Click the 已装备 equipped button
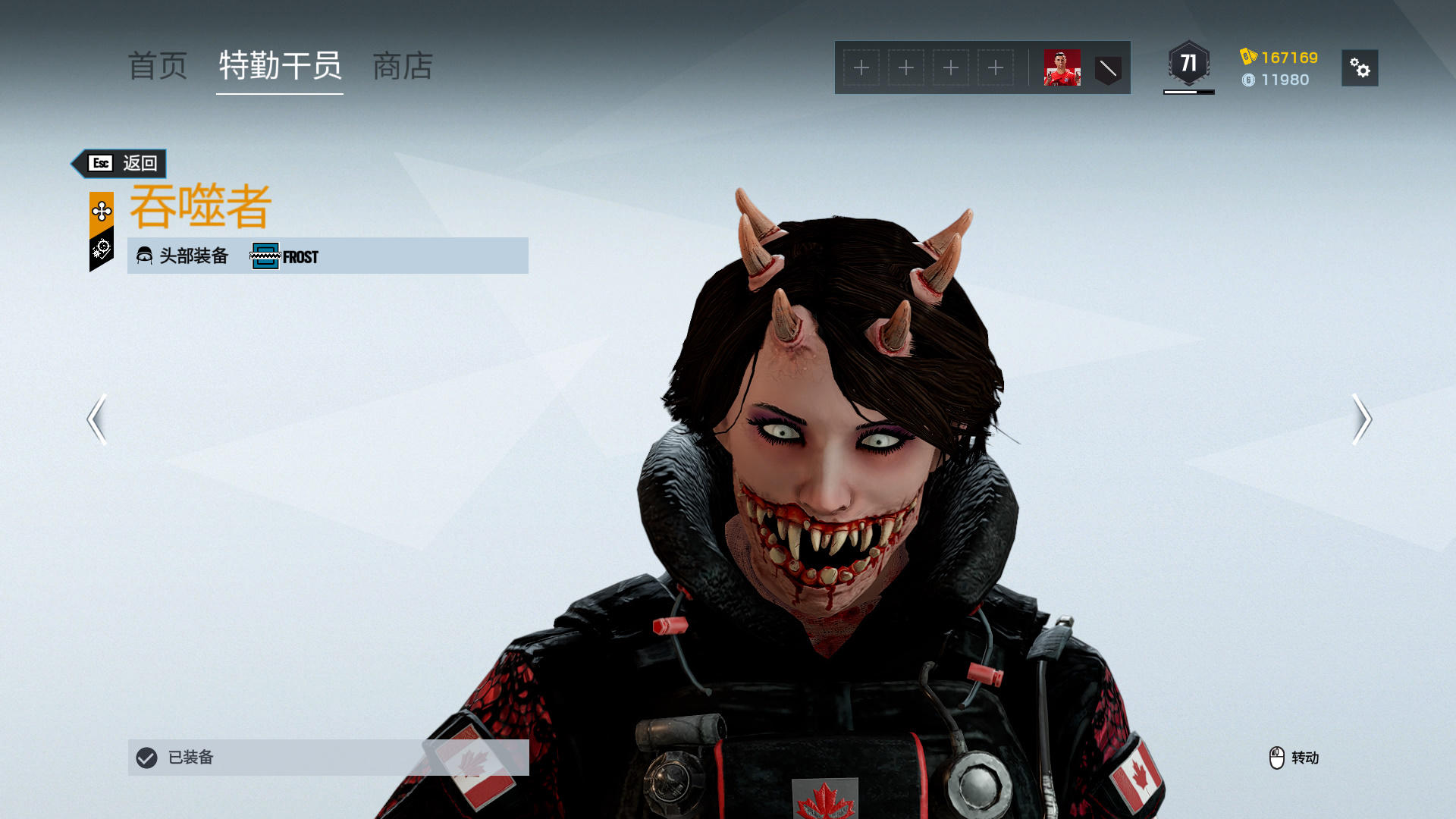Screen dimensions: 1456x819 (328, 757)
